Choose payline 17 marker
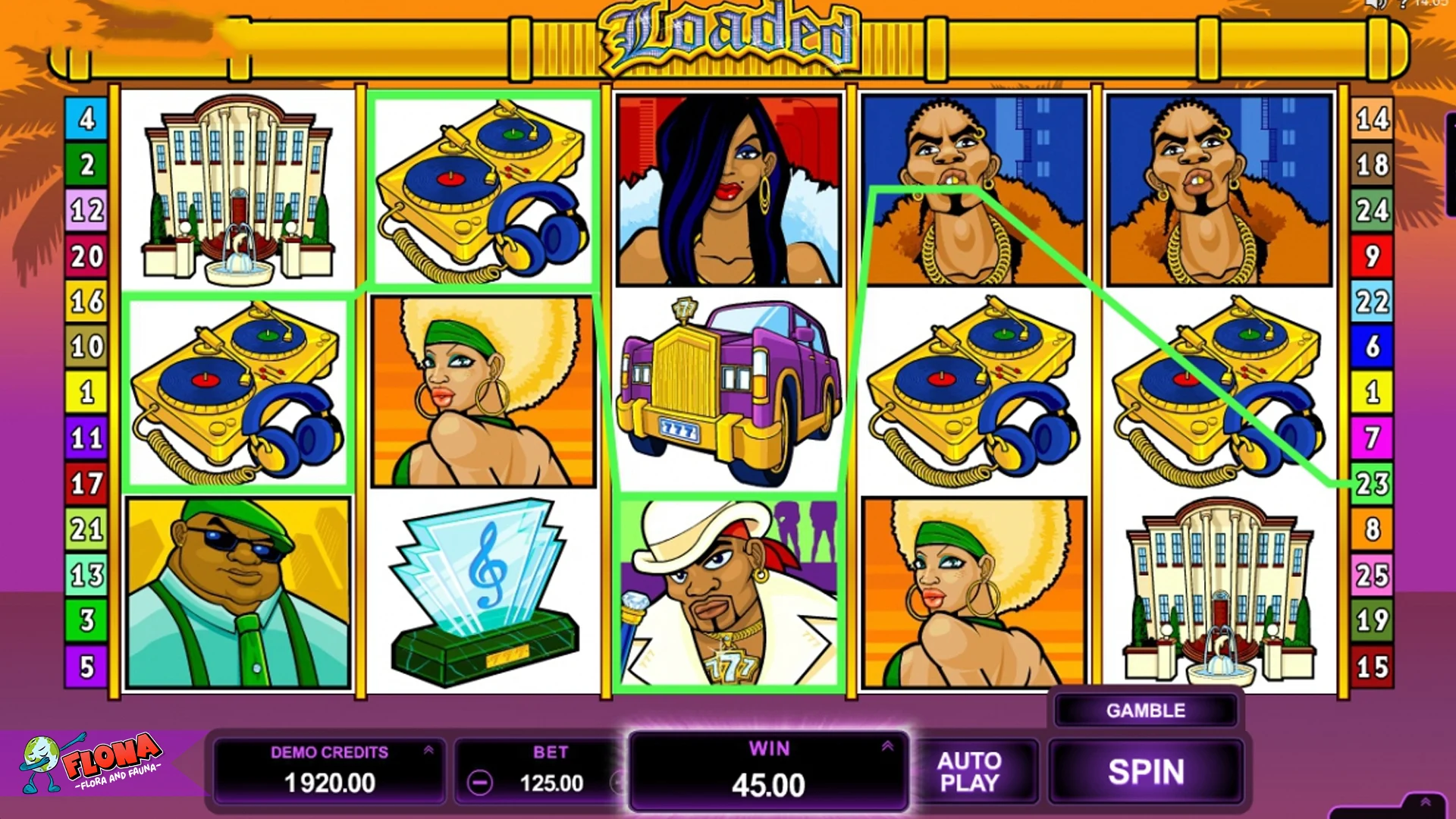Image resolution: width=1456 pixels, height=819 pixels. pos(86,484)
